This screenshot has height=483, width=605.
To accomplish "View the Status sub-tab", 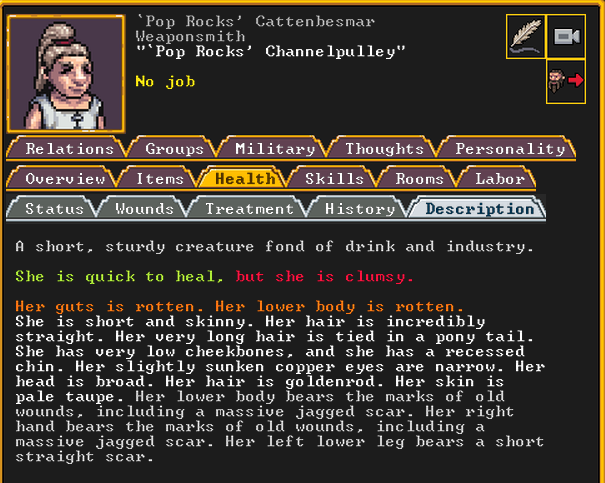I will tap(54, 209).
